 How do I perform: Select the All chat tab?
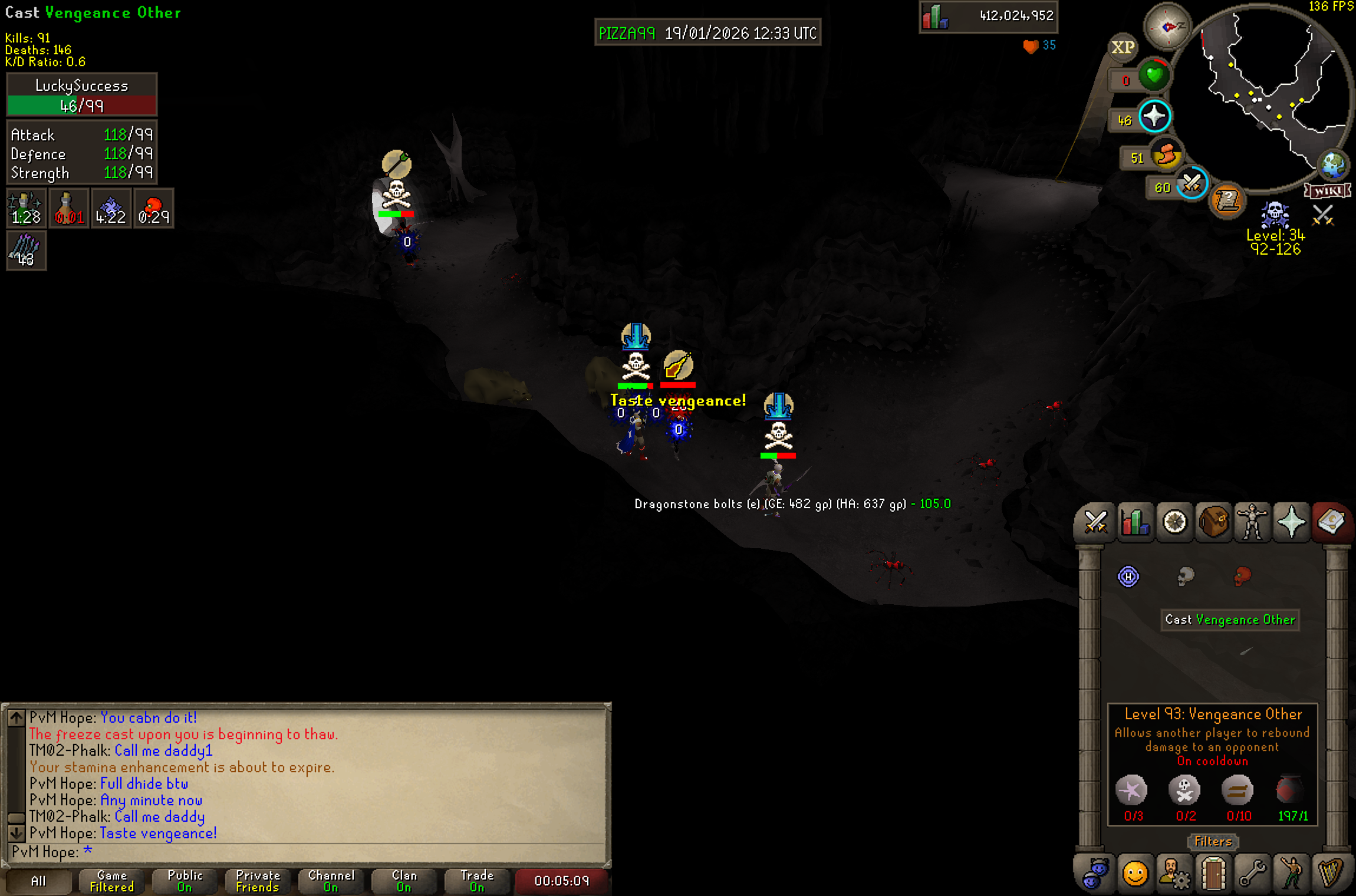(x=38, y=881)
